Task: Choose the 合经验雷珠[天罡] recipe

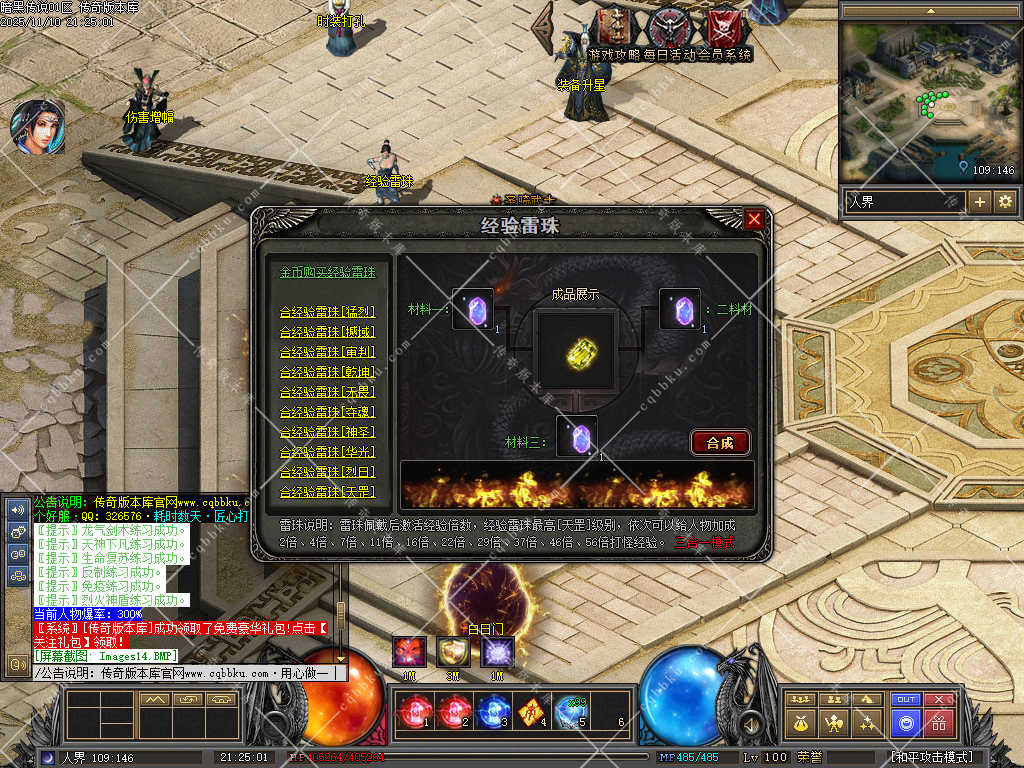Action: 328,492
